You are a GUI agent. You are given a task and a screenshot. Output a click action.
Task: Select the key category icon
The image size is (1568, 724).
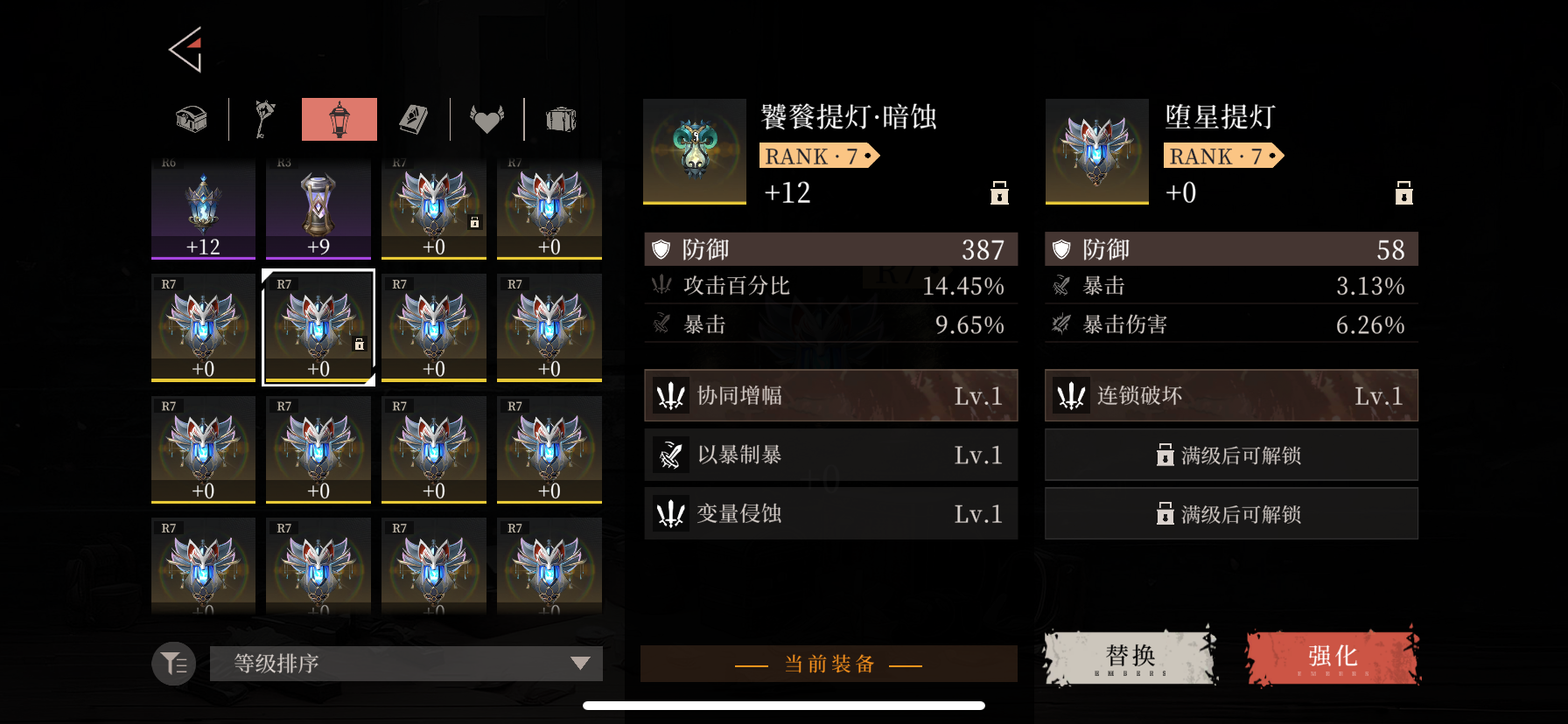264,119
